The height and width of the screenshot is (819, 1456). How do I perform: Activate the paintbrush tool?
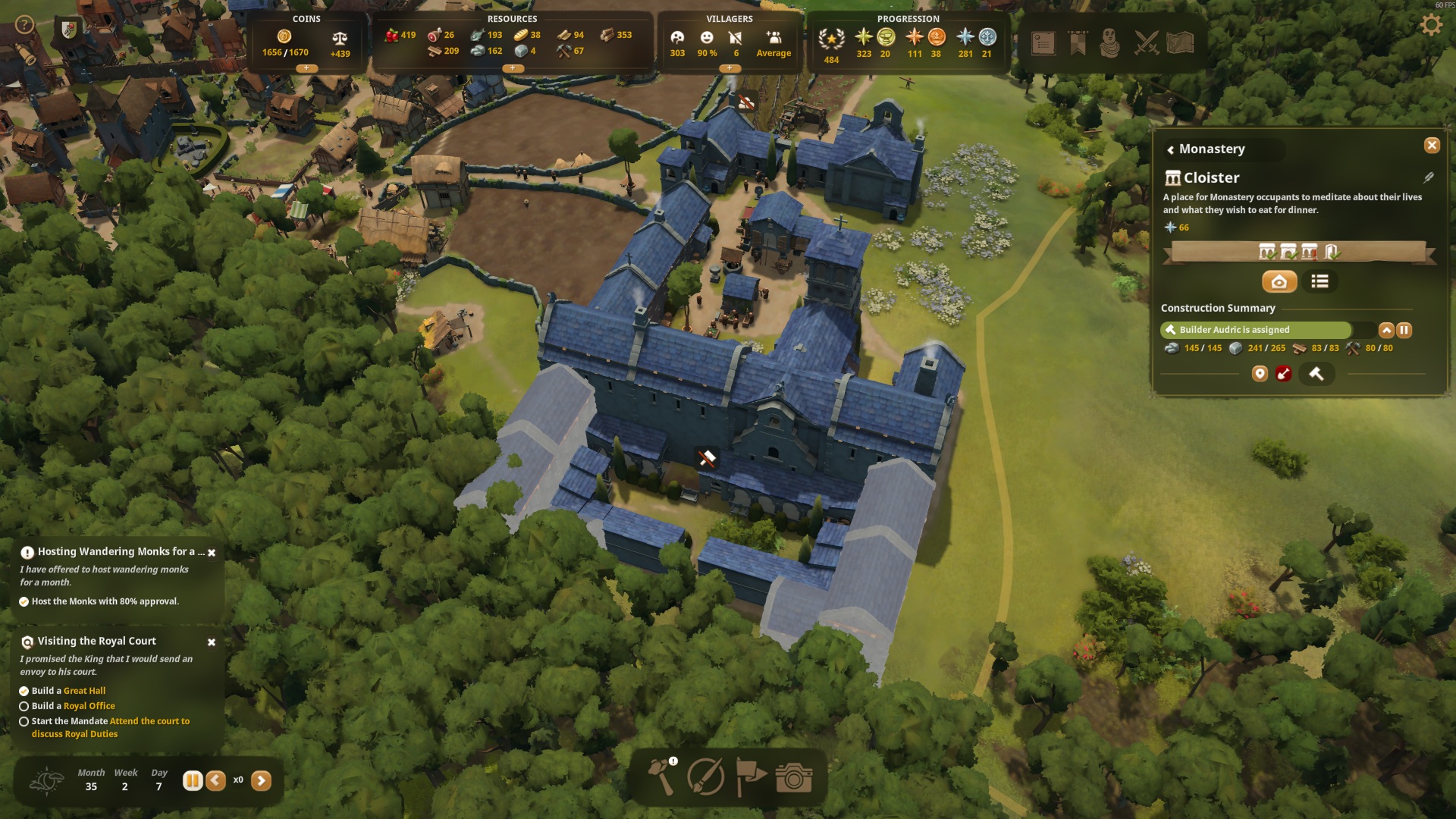coord(705,777)
